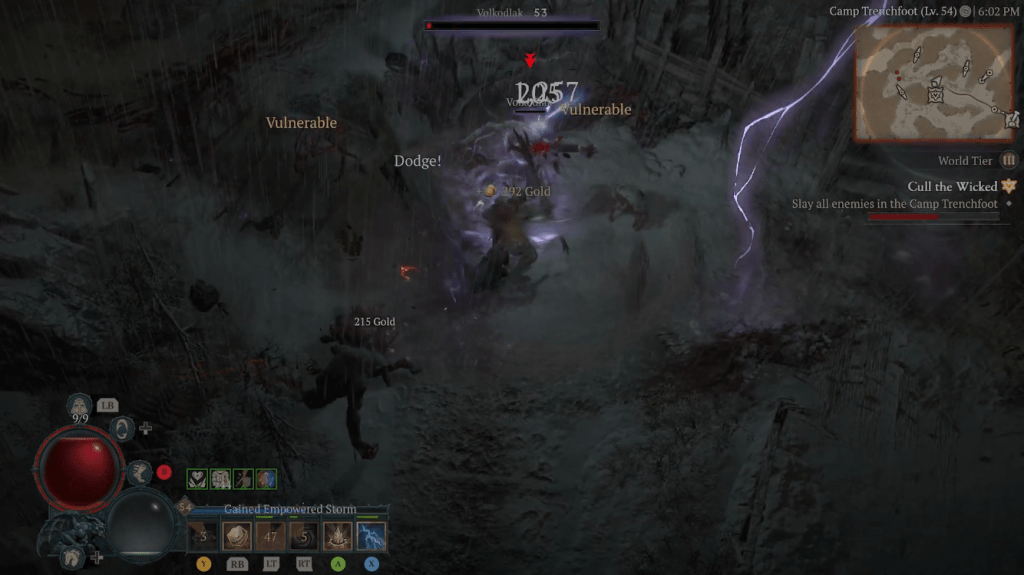Viewport: 1024px width, 575px height.
Task: Click the round emote wheel icon
Action: pos(120,428)
